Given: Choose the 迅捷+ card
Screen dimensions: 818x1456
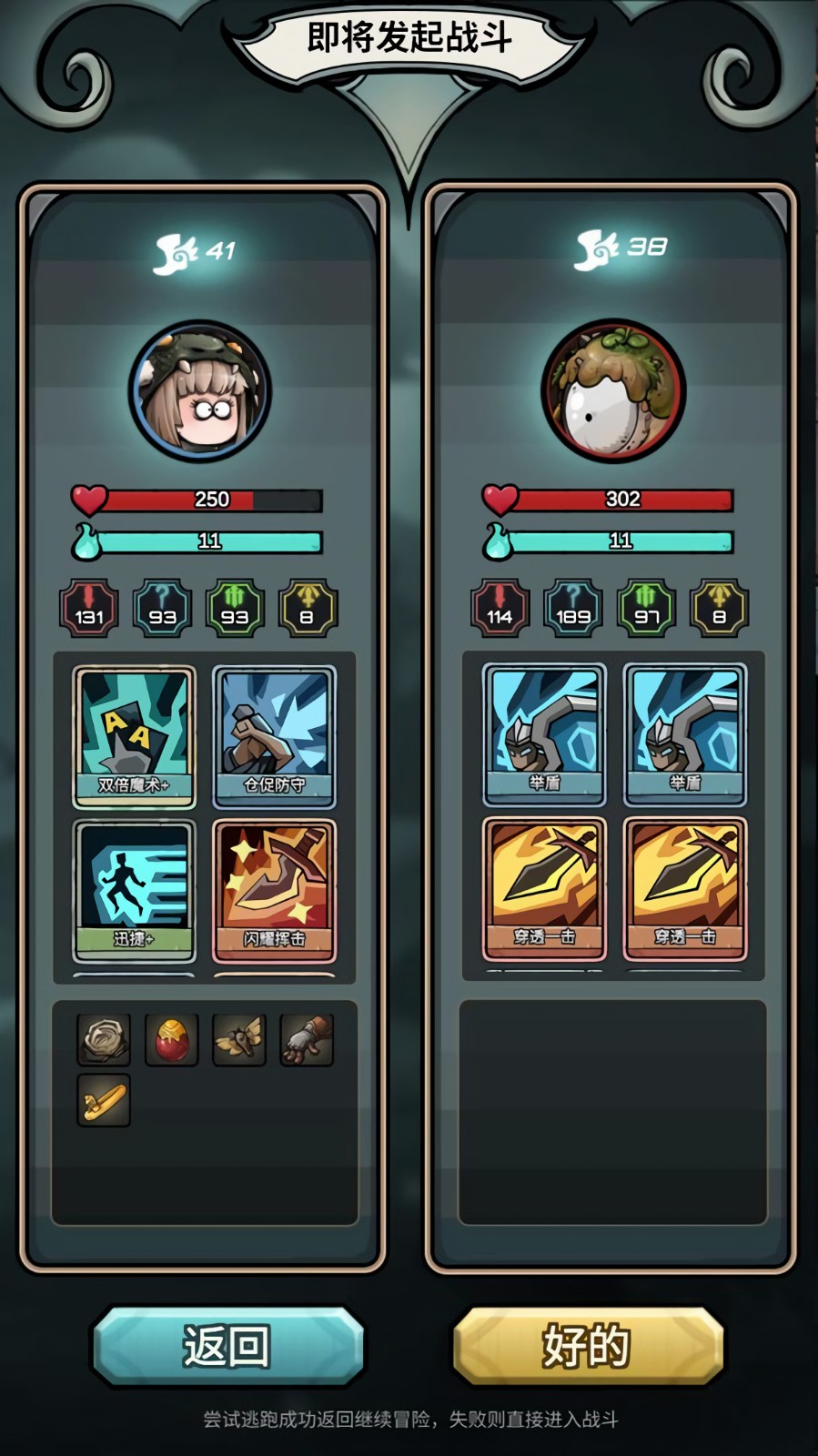Looking at the screenshot, I should (x=134, y=891).
